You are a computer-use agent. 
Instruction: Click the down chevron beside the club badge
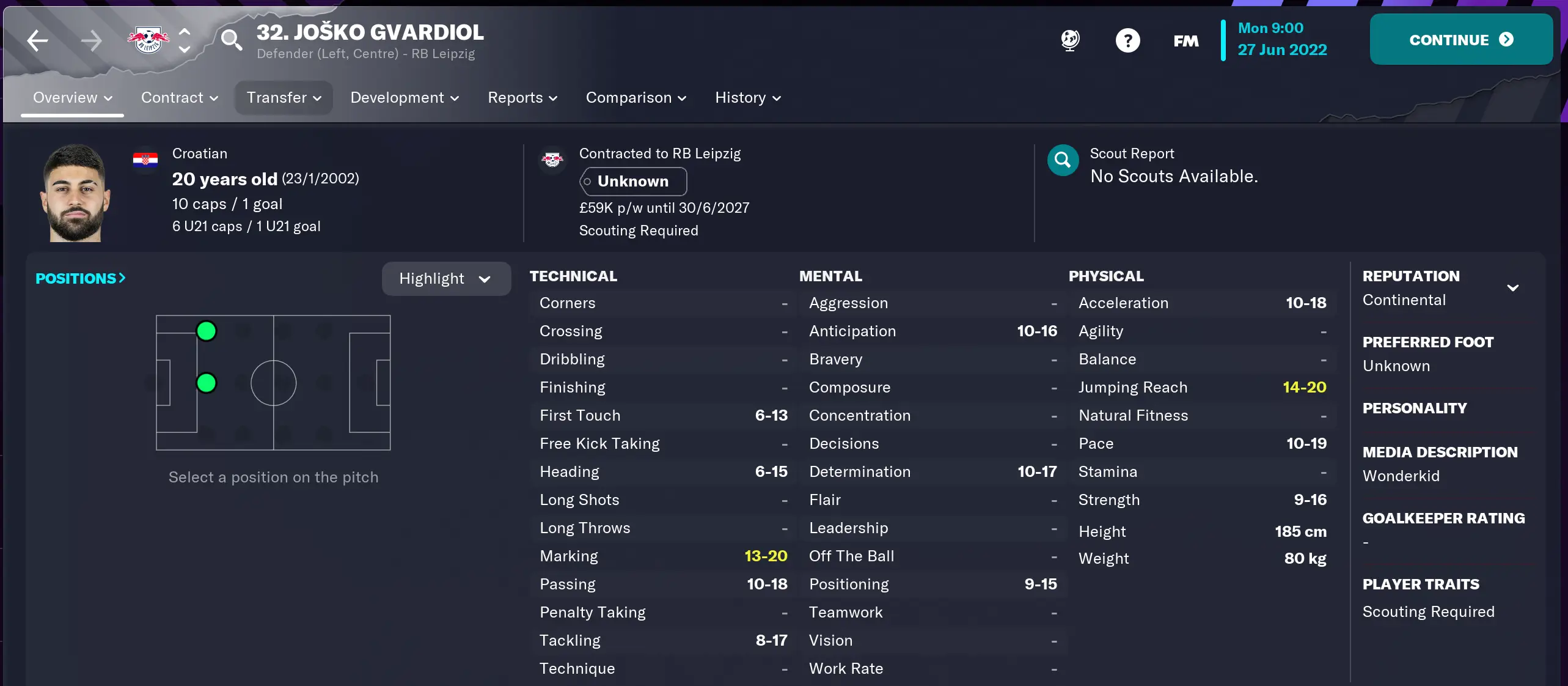pos(185,50)
